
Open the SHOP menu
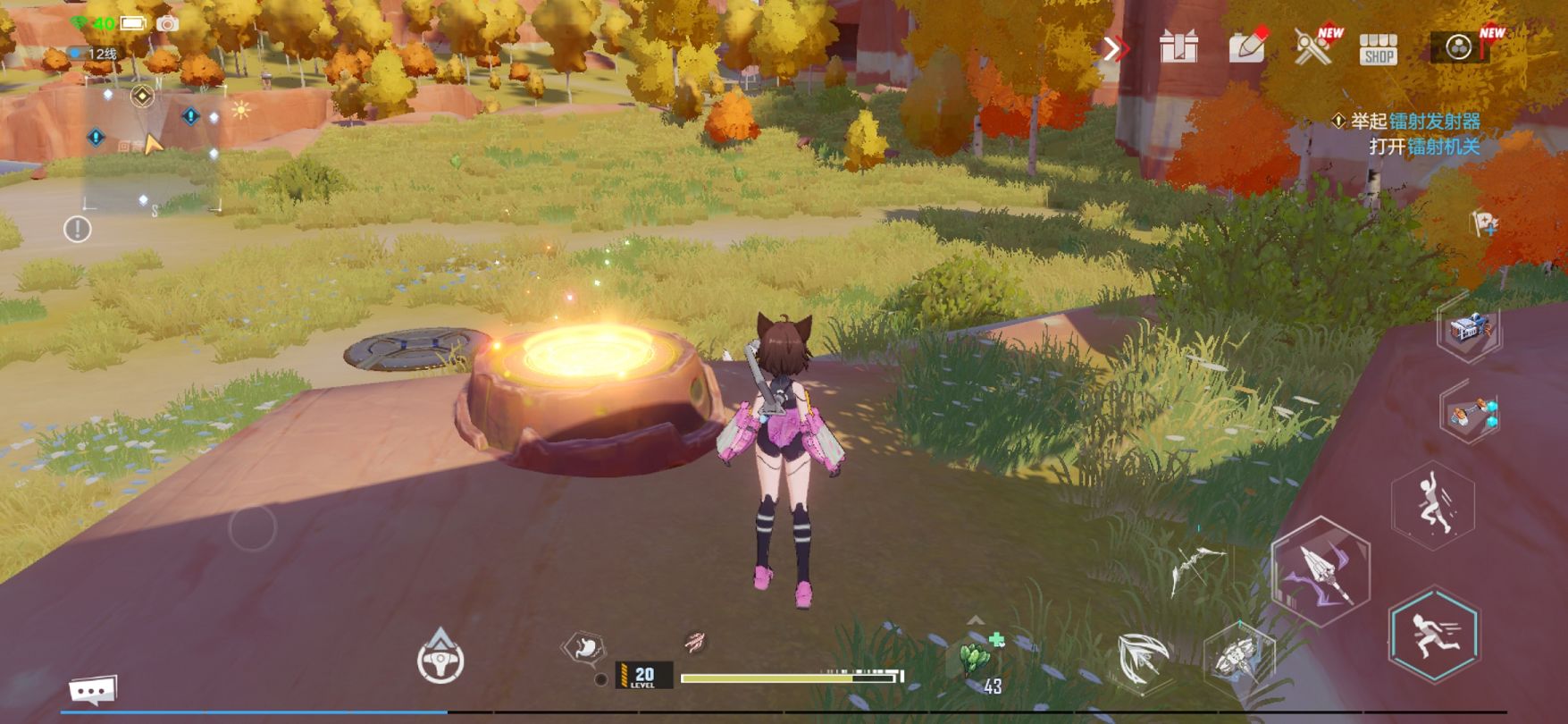[1378, 49]
